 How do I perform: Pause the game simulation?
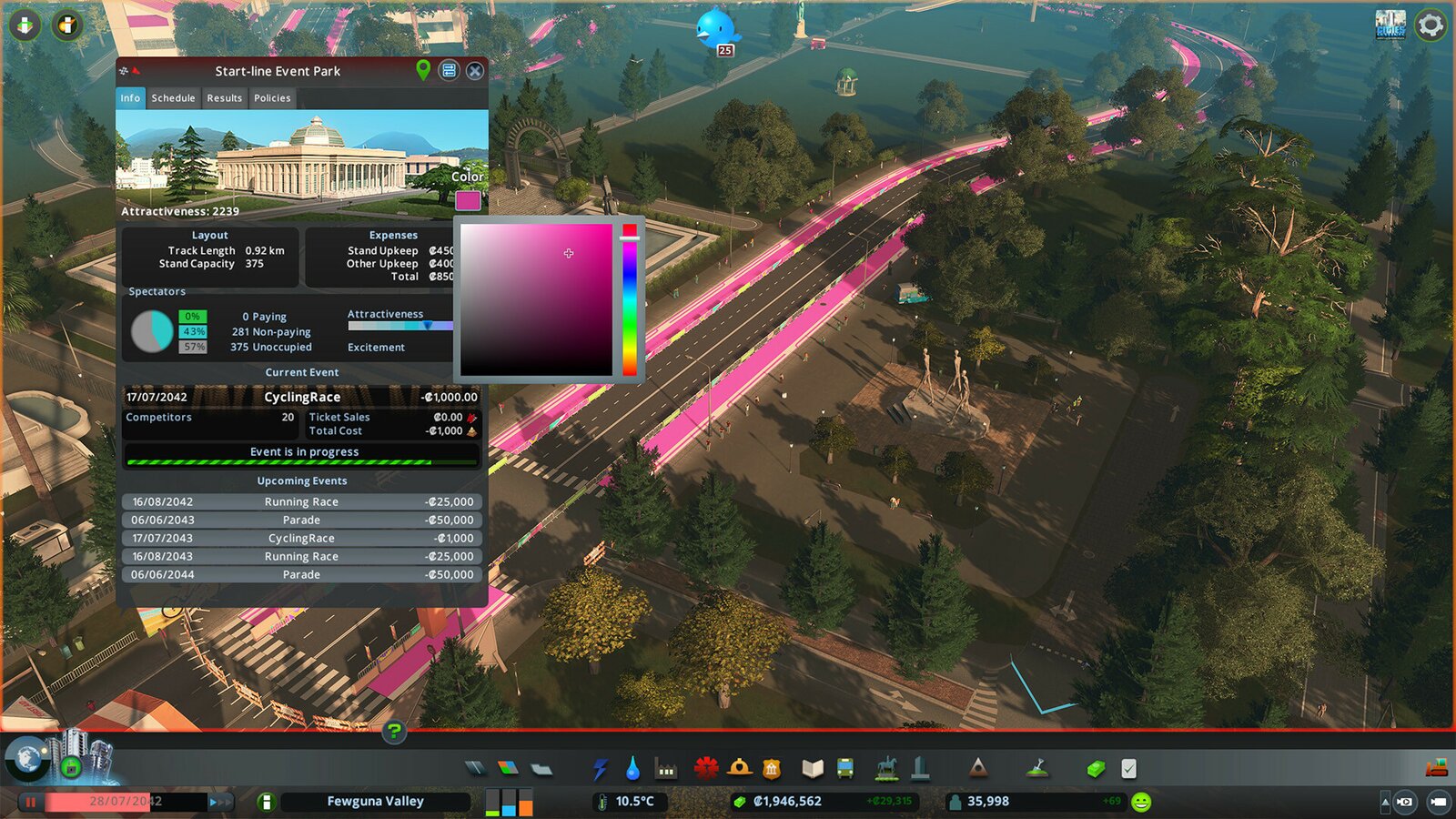point(31,802)
